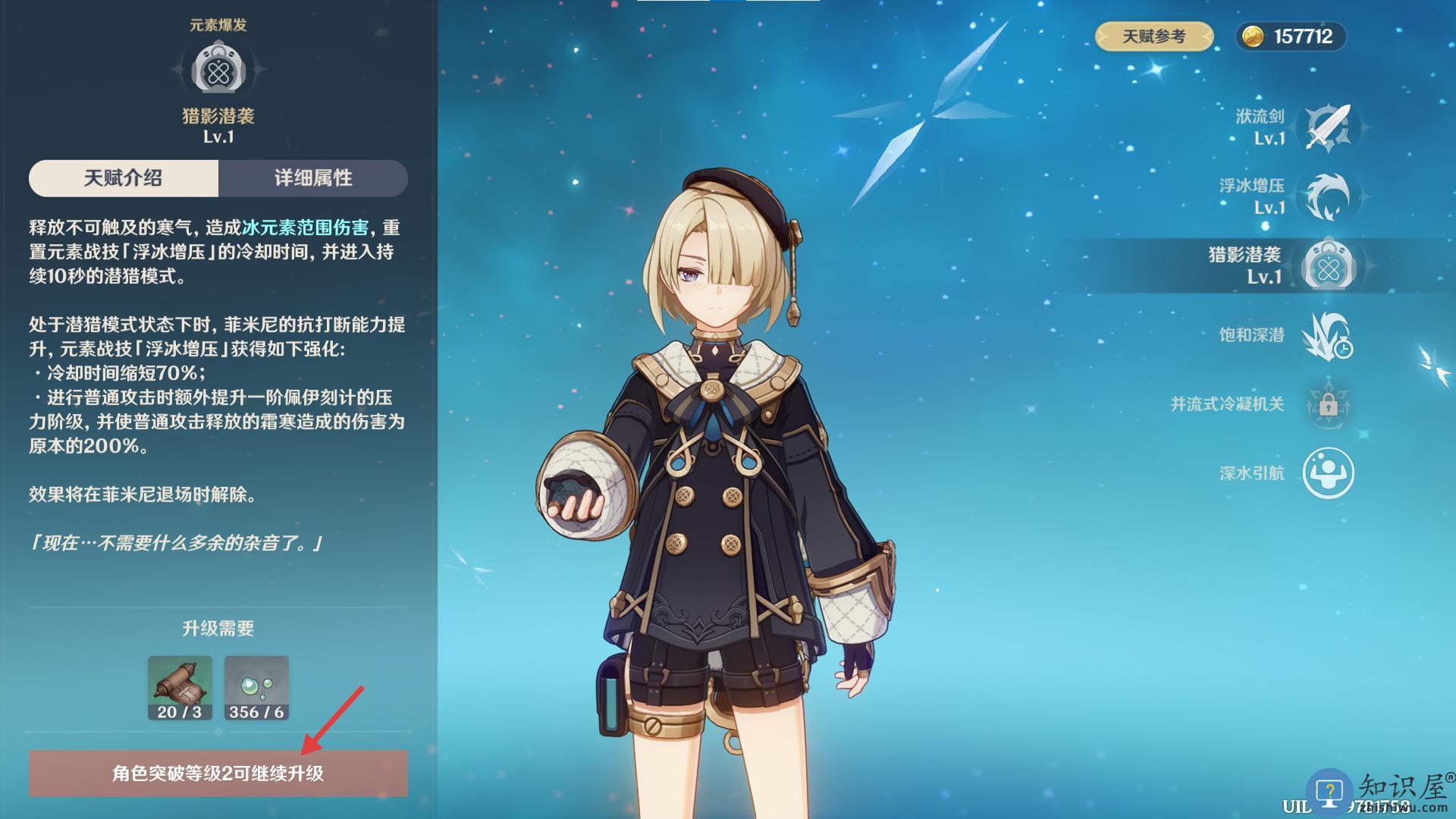This screenshot has width=1456, height=819.
Task: View the 饱和深潜 passive talent
Action: 1328,335
